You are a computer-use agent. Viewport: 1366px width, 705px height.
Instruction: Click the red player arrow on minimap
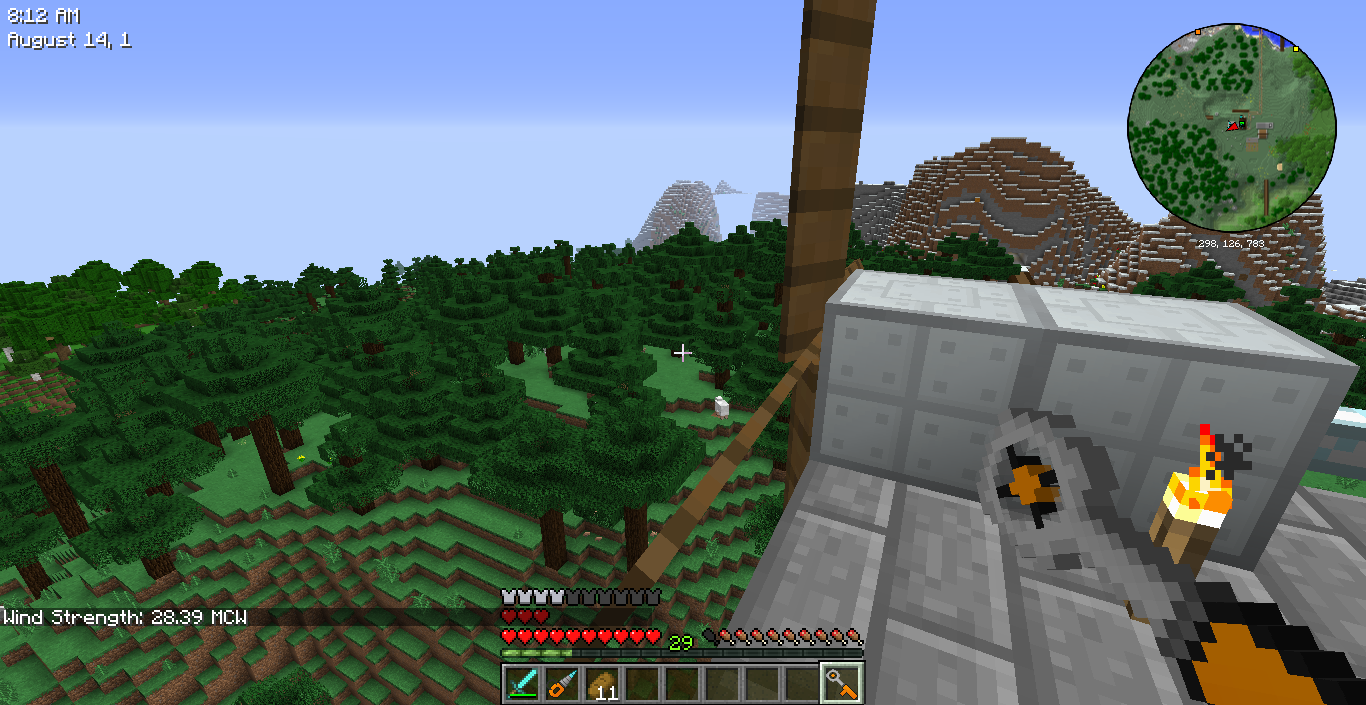pyautogui.click(x=1232, y=125)
